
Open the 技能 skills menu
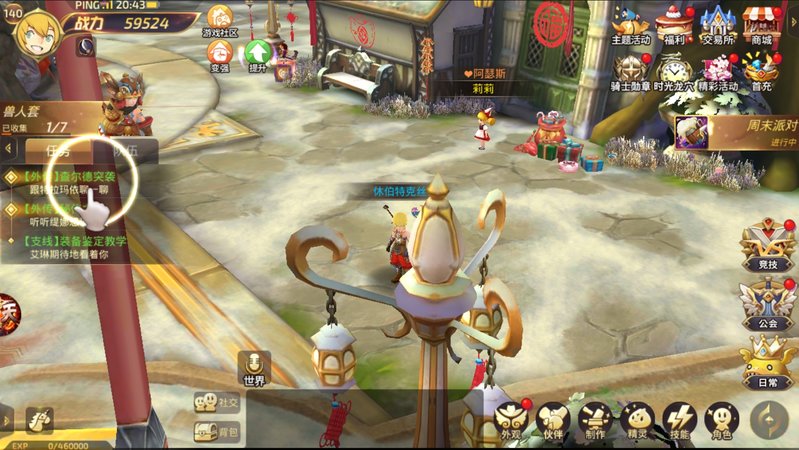pyautogui.click(x=678, y=420)
